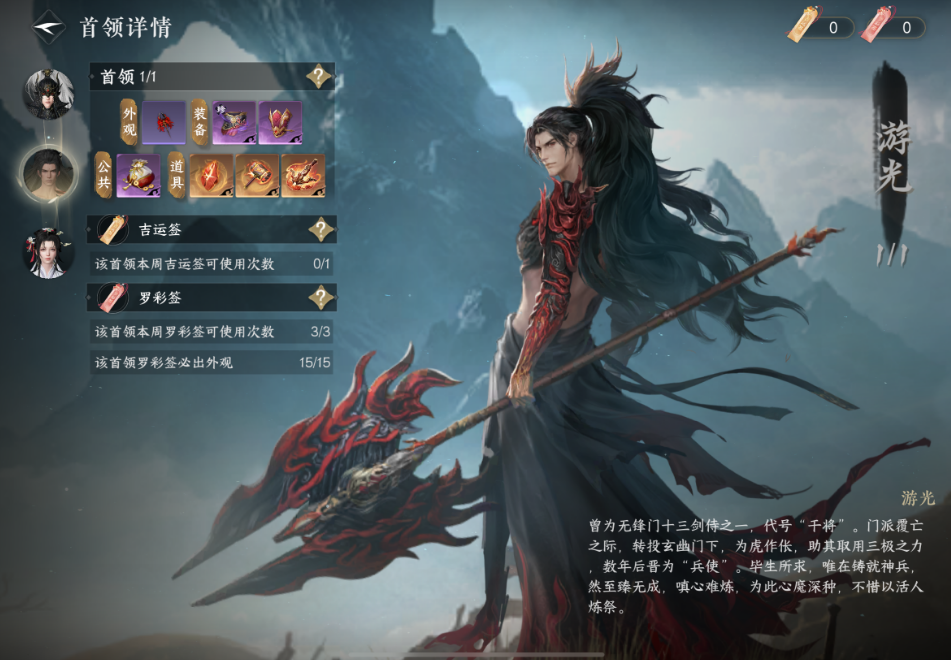Check the gold 吉运签 token counter
The width and height of the screenshot is (951, 660).
[820, 27]
